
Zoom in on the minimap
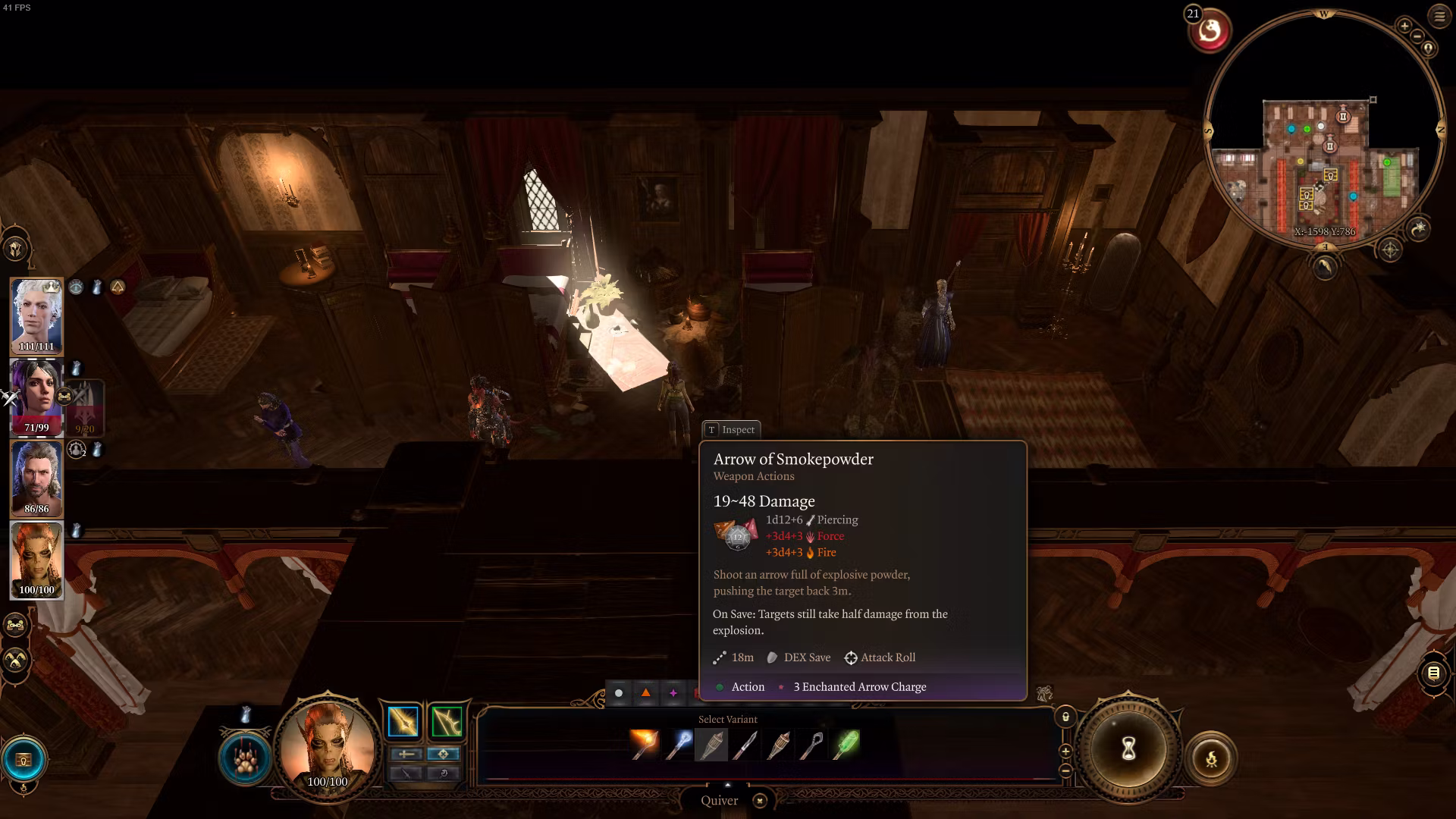click(x=1404, y=26)
